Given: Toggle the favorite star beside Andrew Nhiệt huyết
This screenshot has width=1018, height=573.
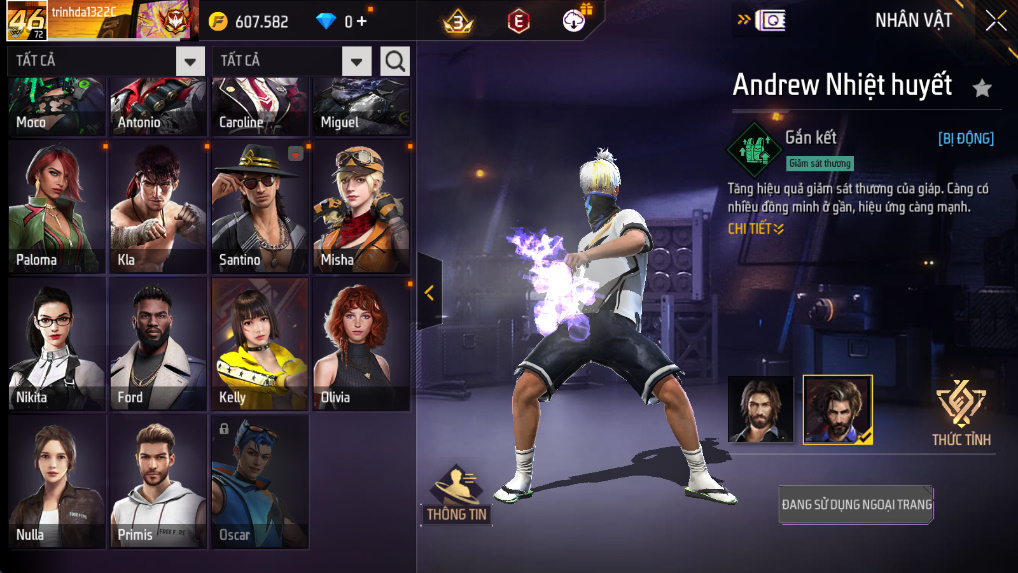Looking at the screenshot, I should [982, 88].
